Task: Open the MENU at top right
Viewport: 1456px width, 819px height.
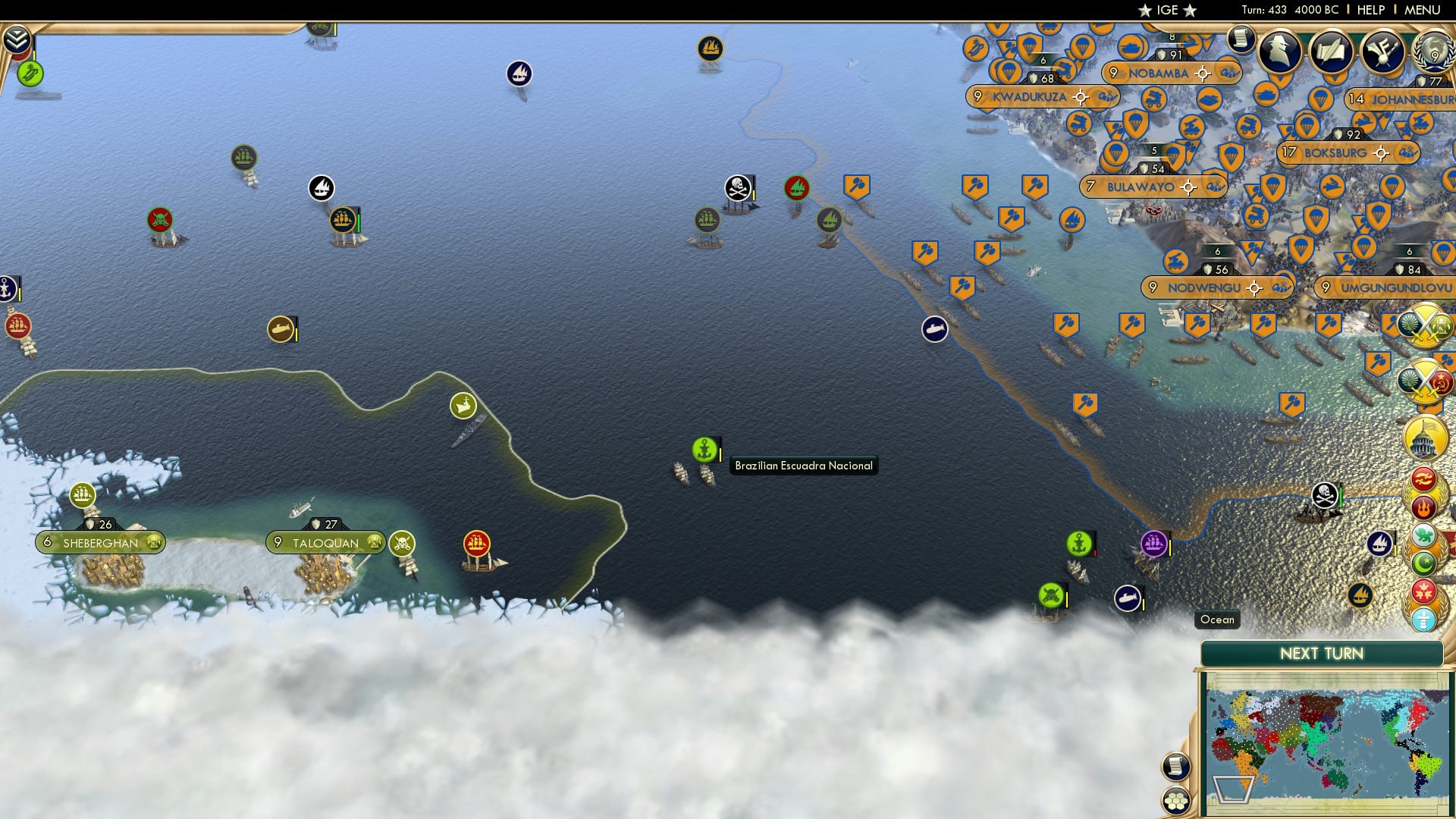Action: click(1423, 10)
